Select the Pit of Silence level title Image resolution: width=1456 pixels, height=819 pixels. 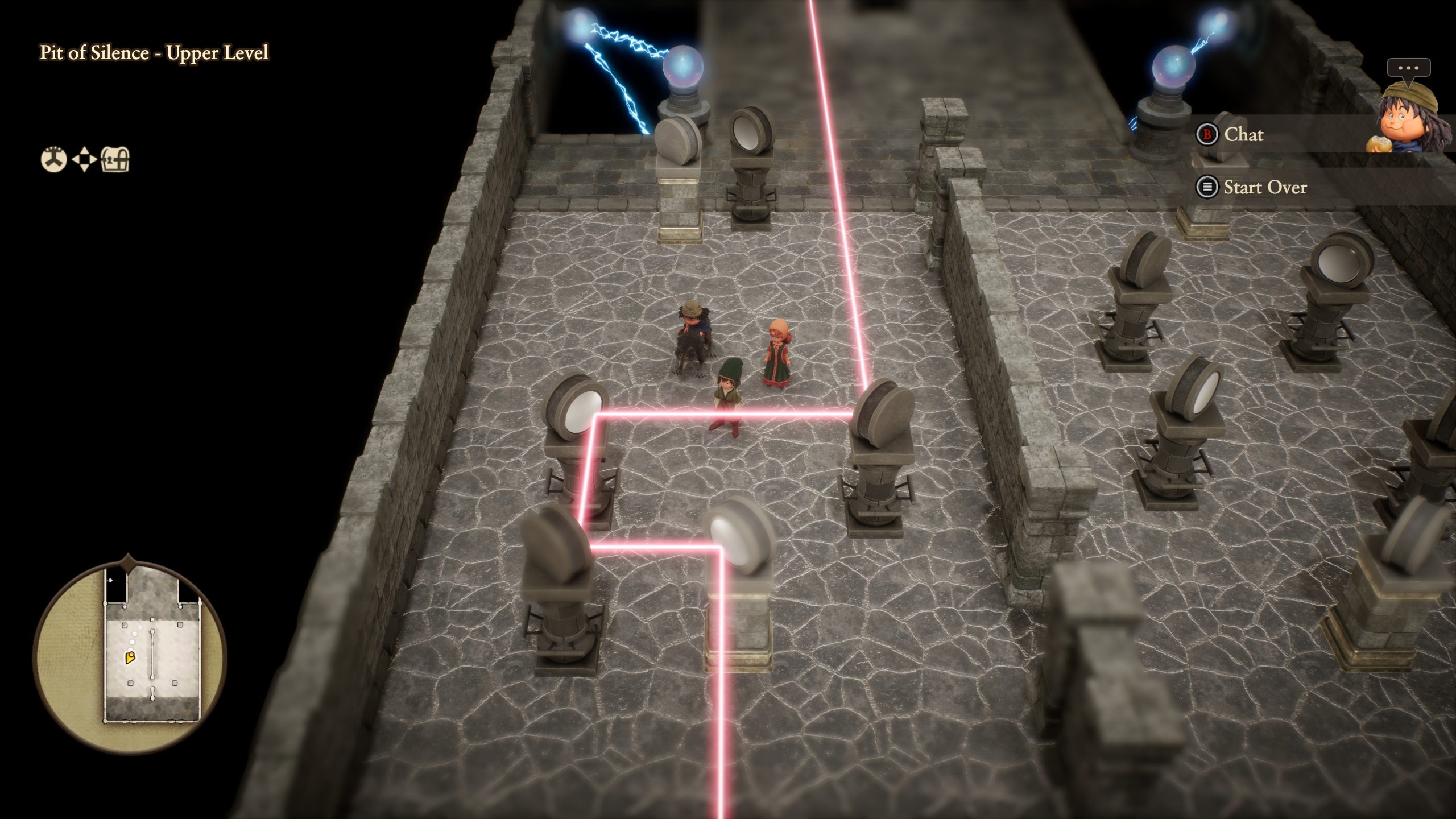154,55
